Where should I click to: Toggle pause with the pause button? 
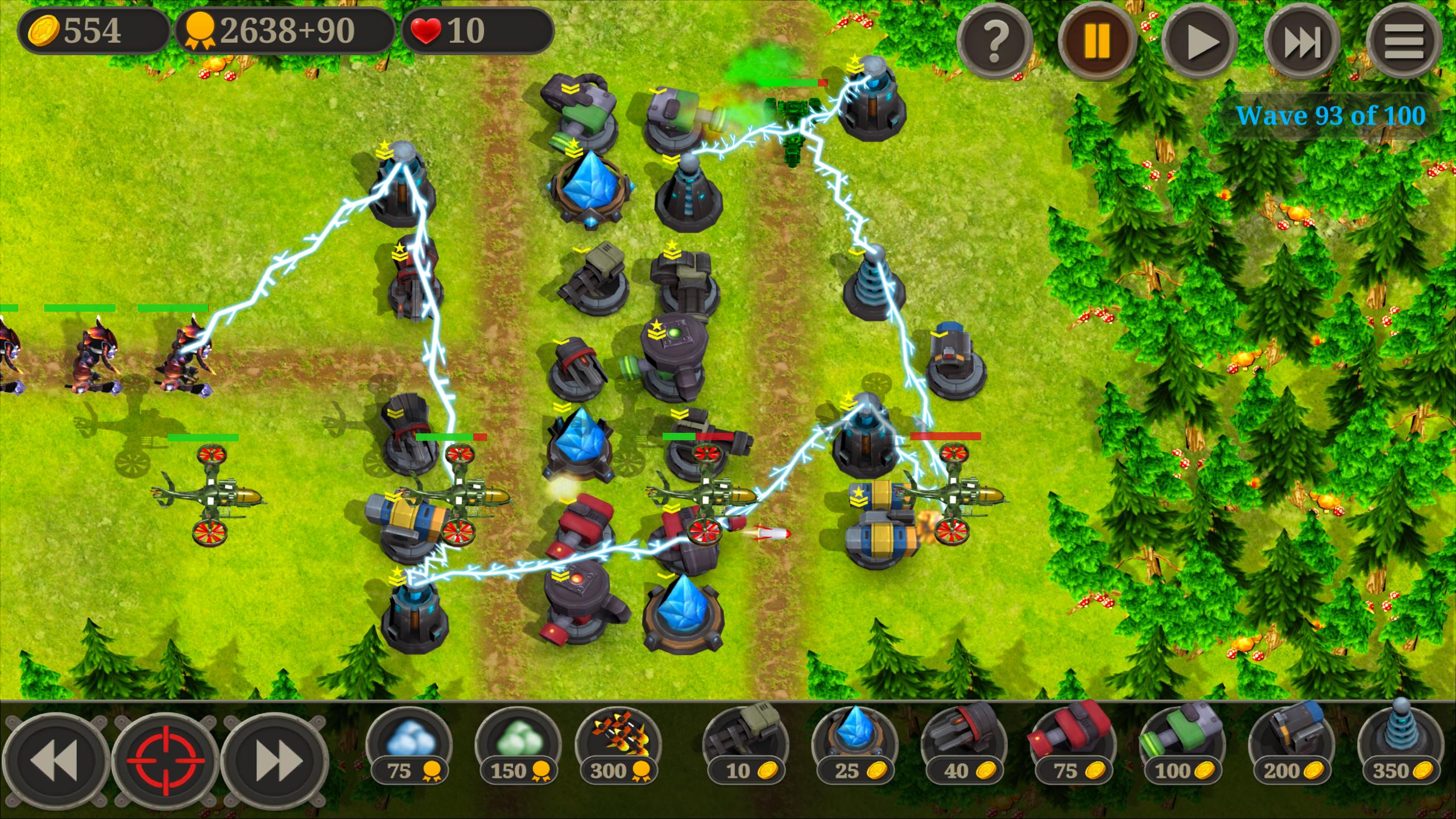tap(1098, 40)
